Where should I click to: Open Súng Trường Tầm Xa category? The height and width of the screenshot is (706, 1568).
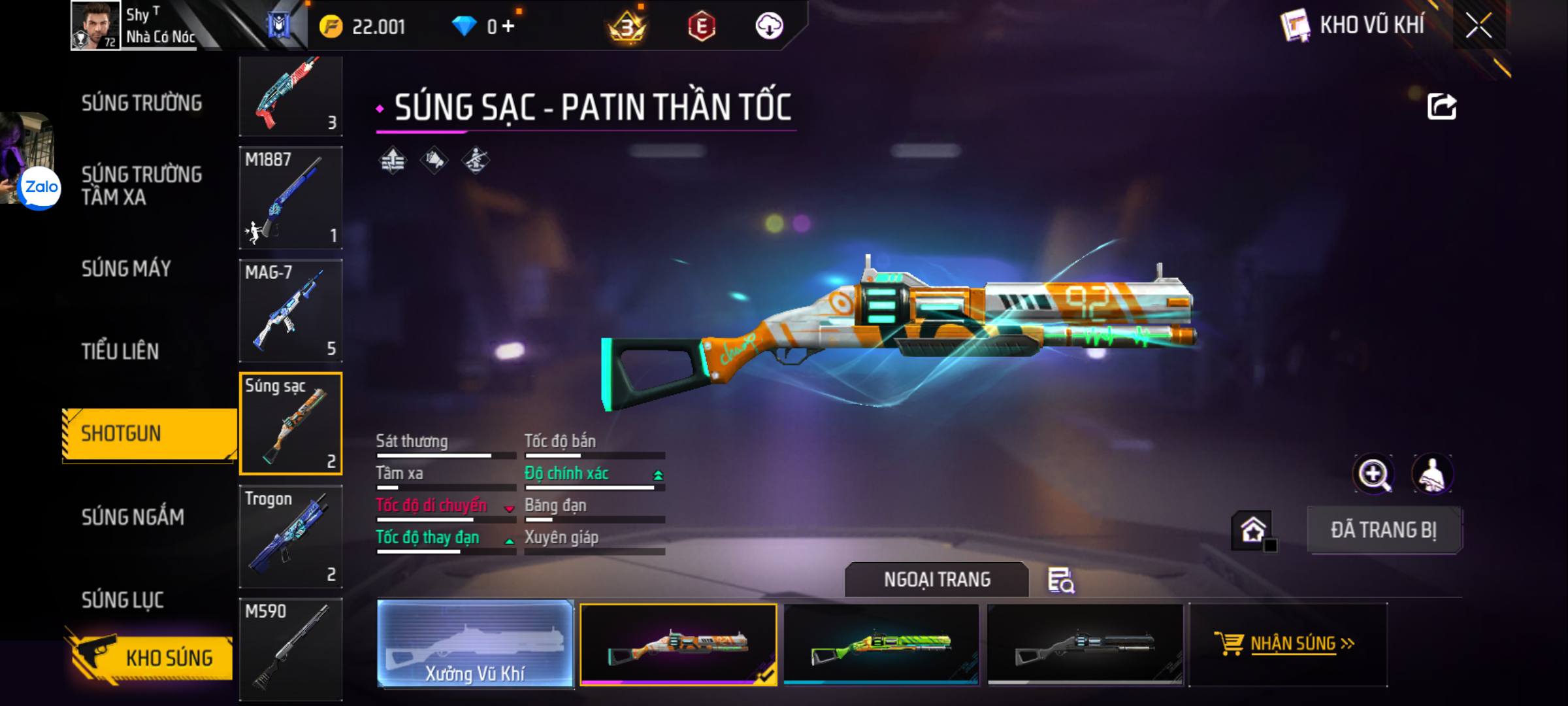pos(142,186)
